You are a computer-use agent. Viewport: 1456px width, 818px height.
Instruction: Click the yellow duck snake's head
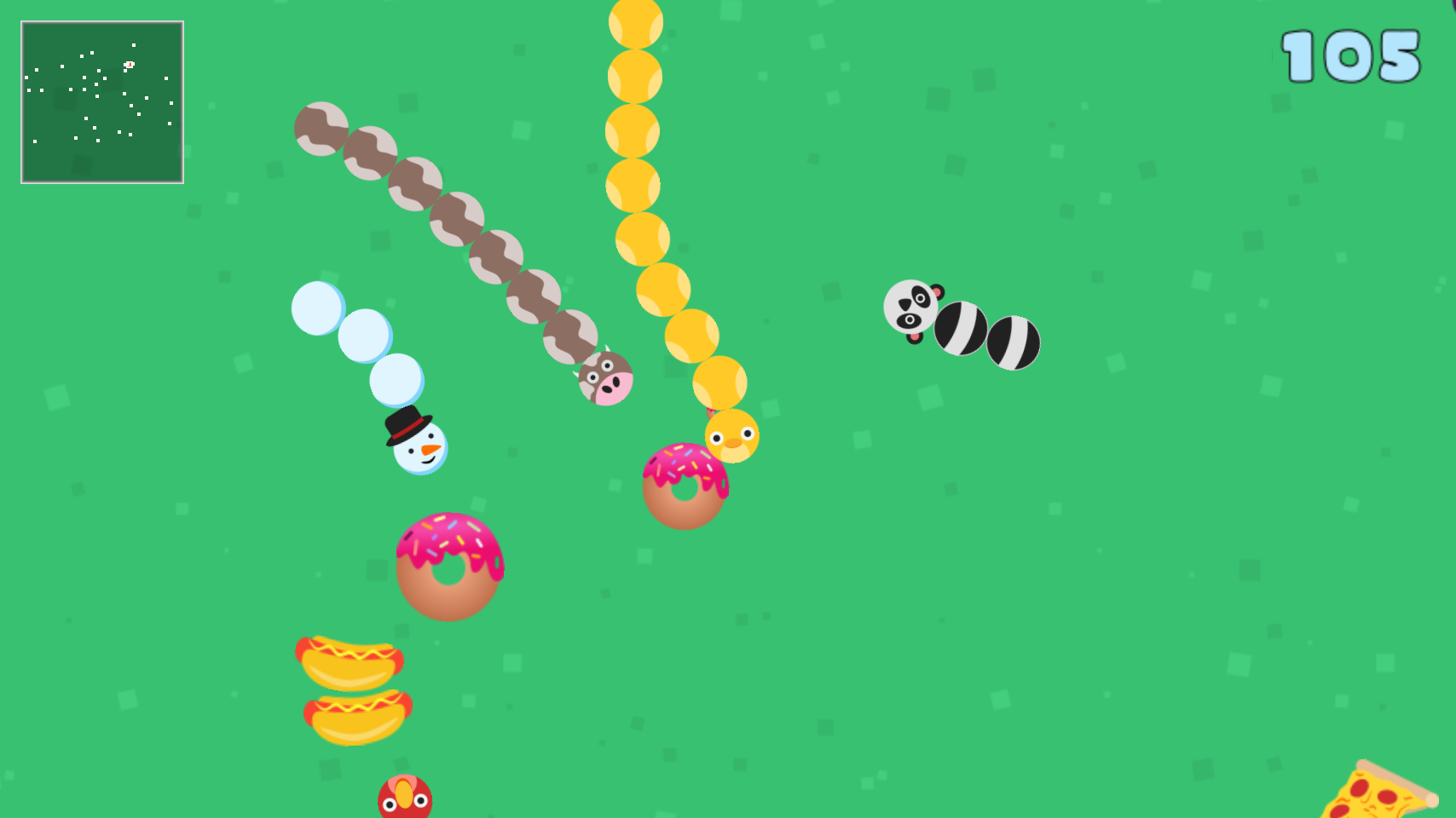tap(731, 437)
